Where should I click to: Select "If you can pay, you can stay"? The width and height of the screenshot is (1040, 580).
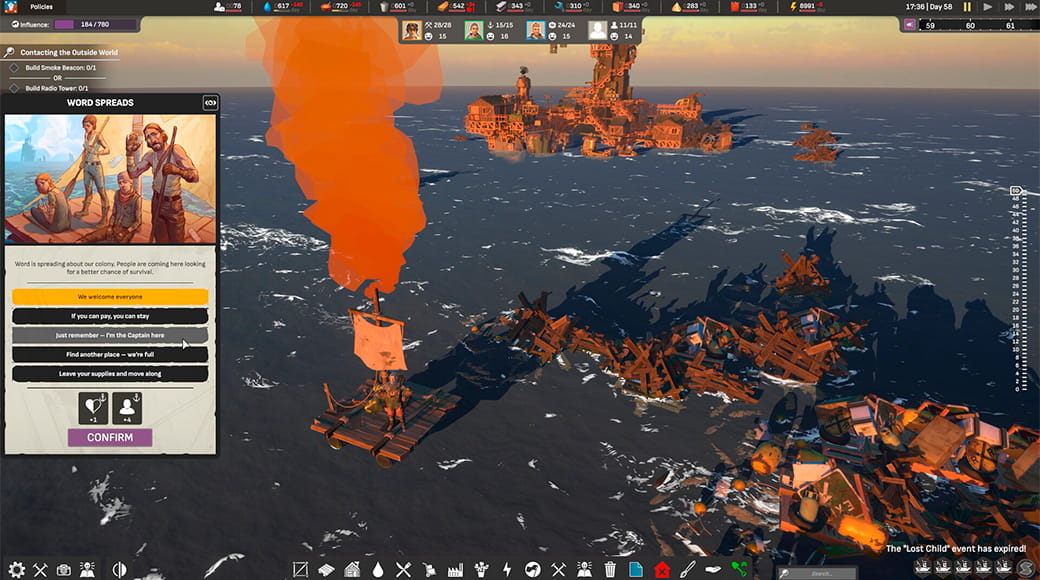[110, 316]
